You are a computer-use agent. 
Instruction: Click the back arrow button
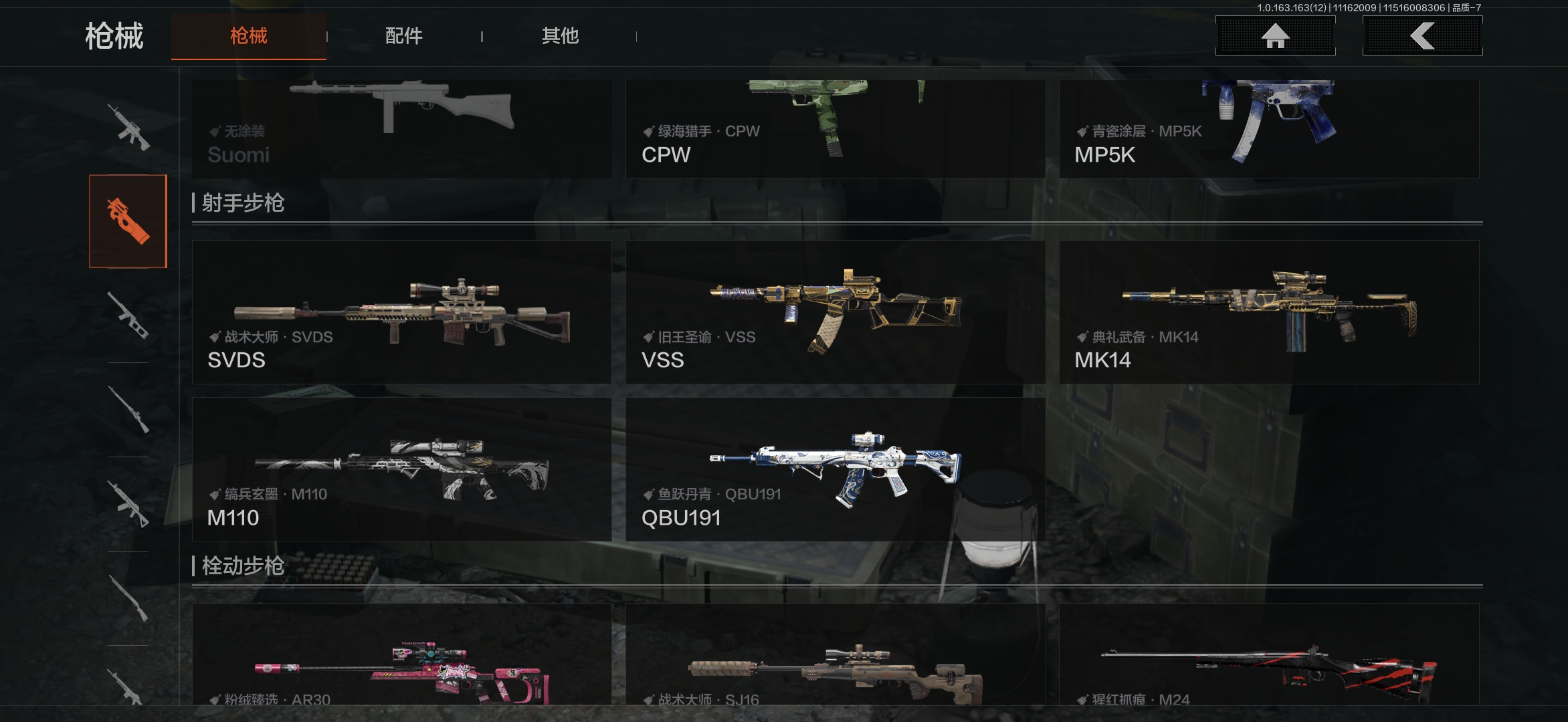coord(1422,36)
